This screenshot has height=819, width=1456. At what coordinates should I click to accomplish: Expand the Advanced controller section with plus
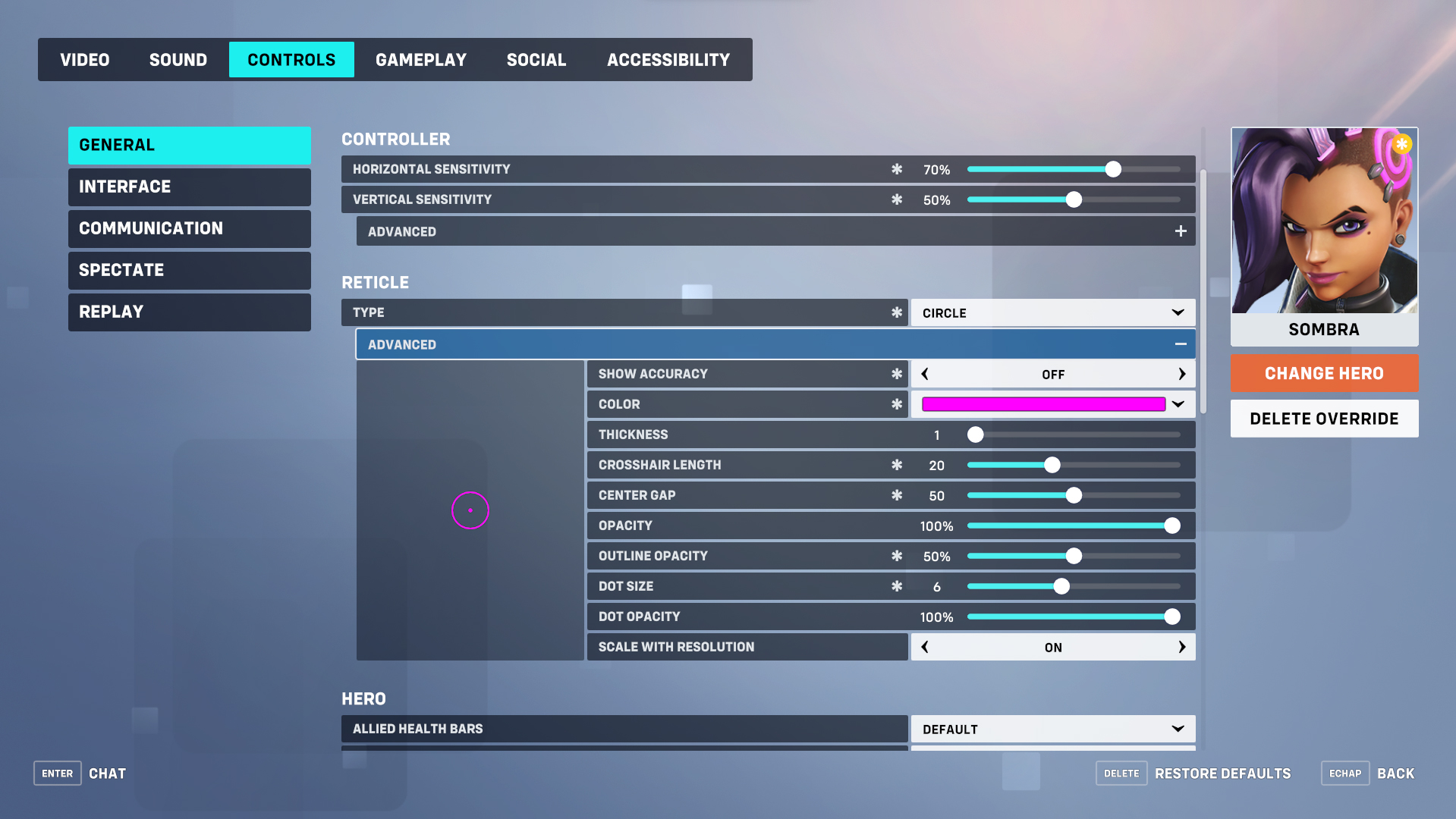tap(1181, 231)
